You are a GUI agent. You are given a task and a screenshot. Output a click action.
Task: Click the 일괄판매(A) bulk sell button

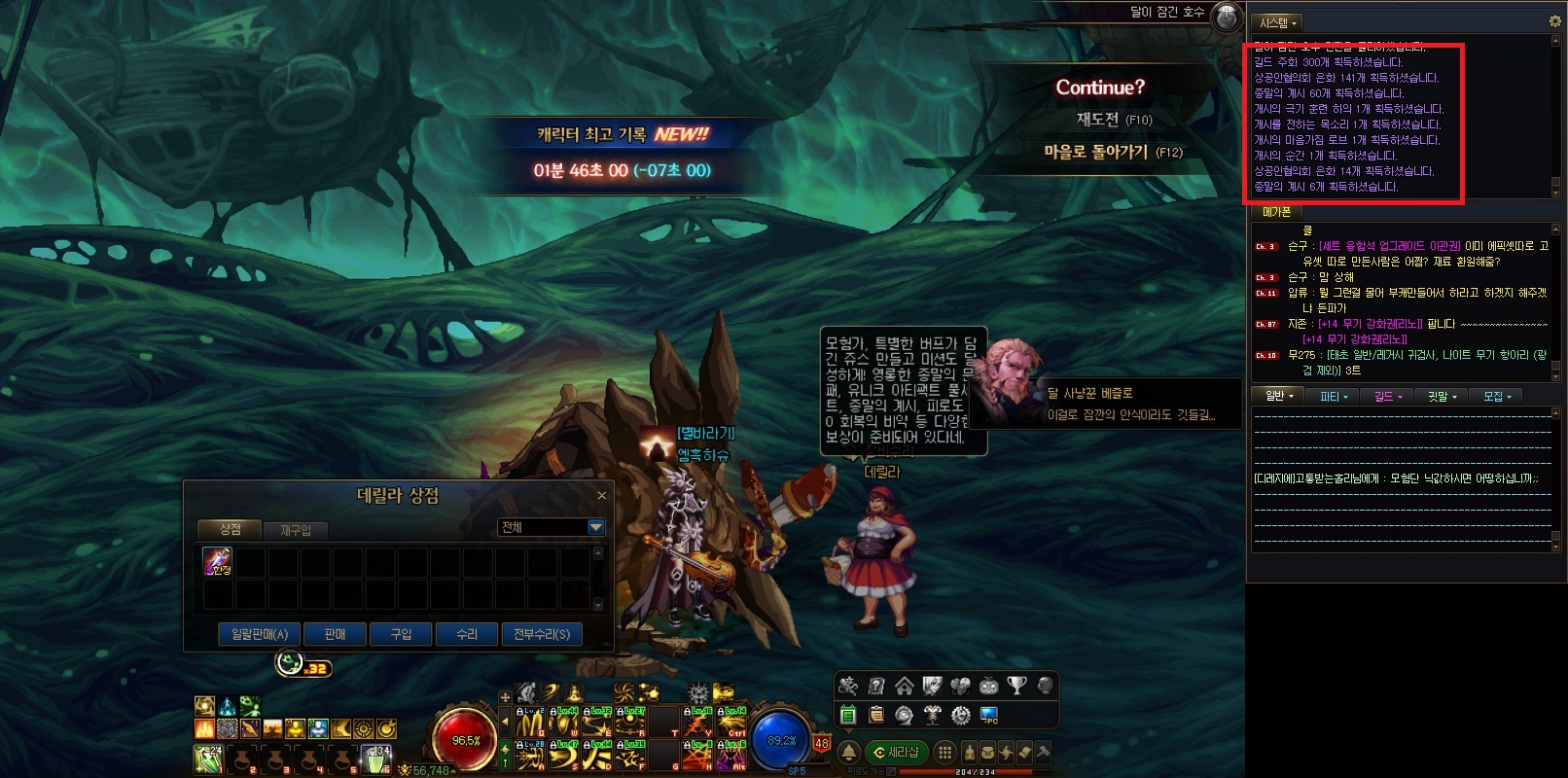point(260,634)
